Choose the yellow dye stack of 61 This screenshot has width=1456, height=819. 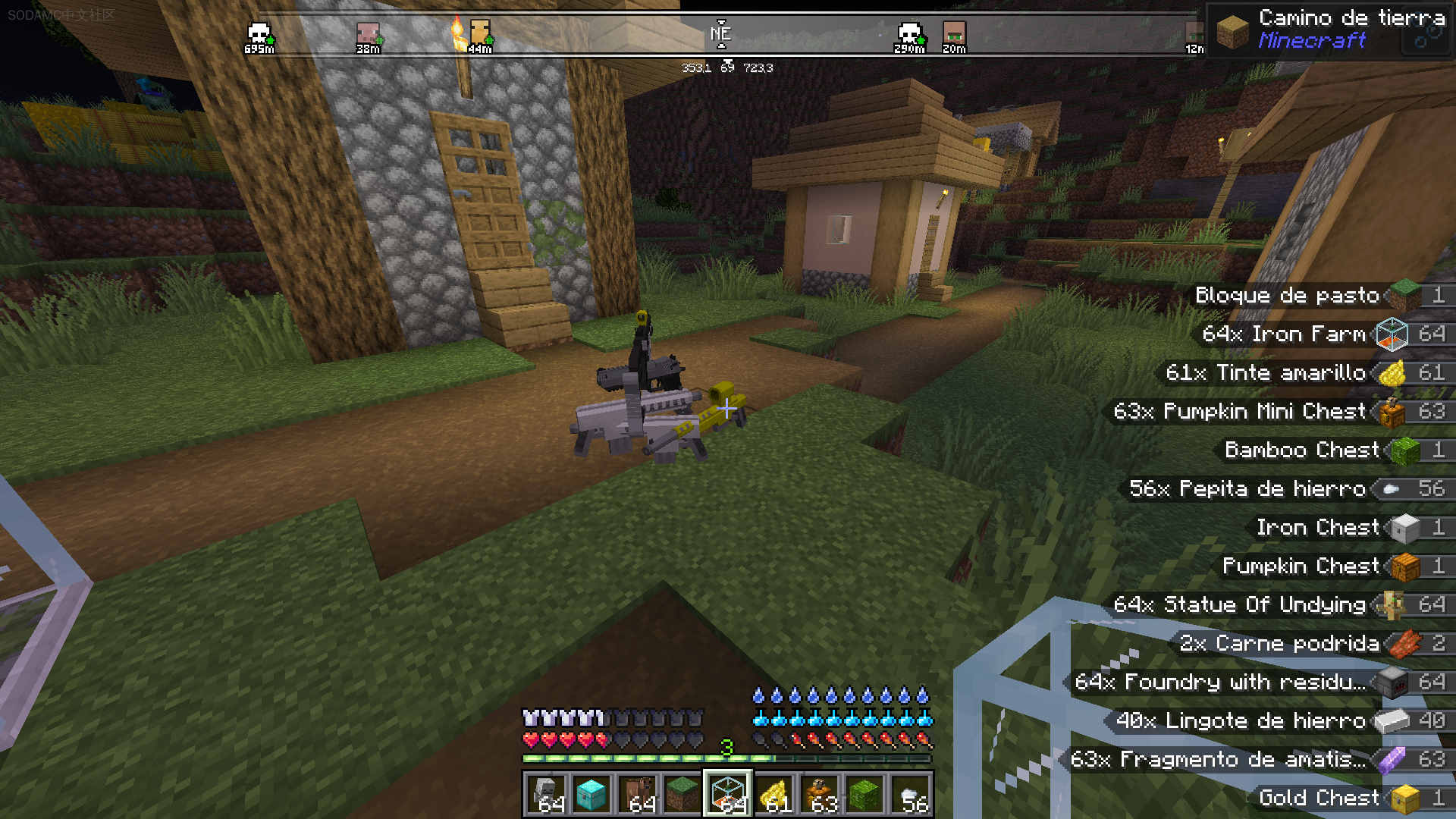[773, 794]
